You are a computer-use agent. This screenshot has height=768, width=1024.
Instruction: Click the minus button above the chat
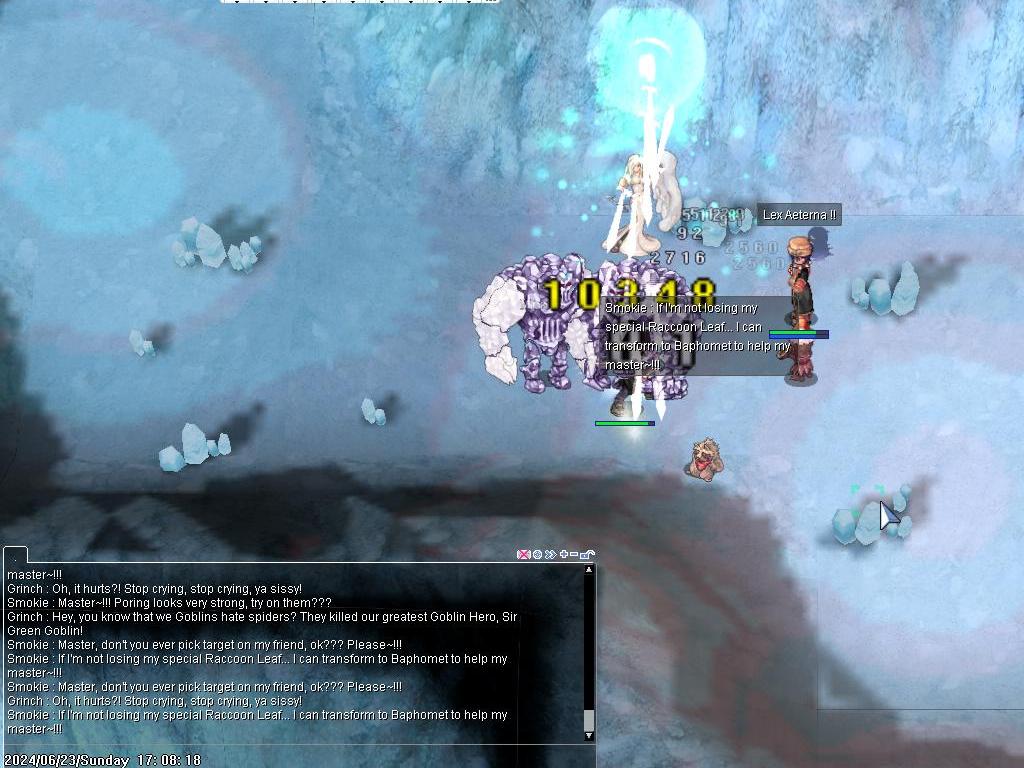(x=574, y=554)
